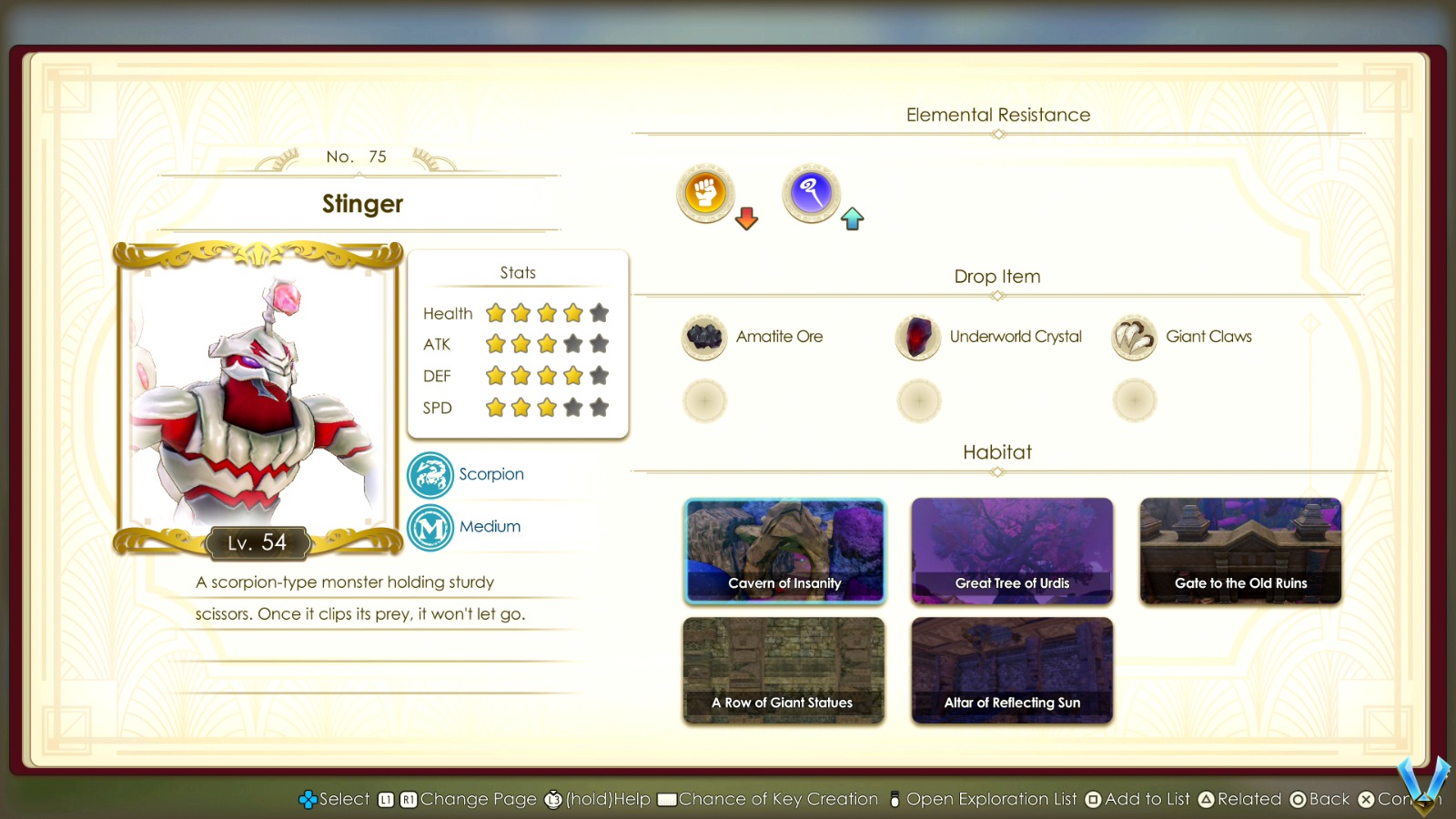This screenshot has height=819, width=1456.
Task: Click the Select d-pad prompt
Action: (x=308, y=799)
